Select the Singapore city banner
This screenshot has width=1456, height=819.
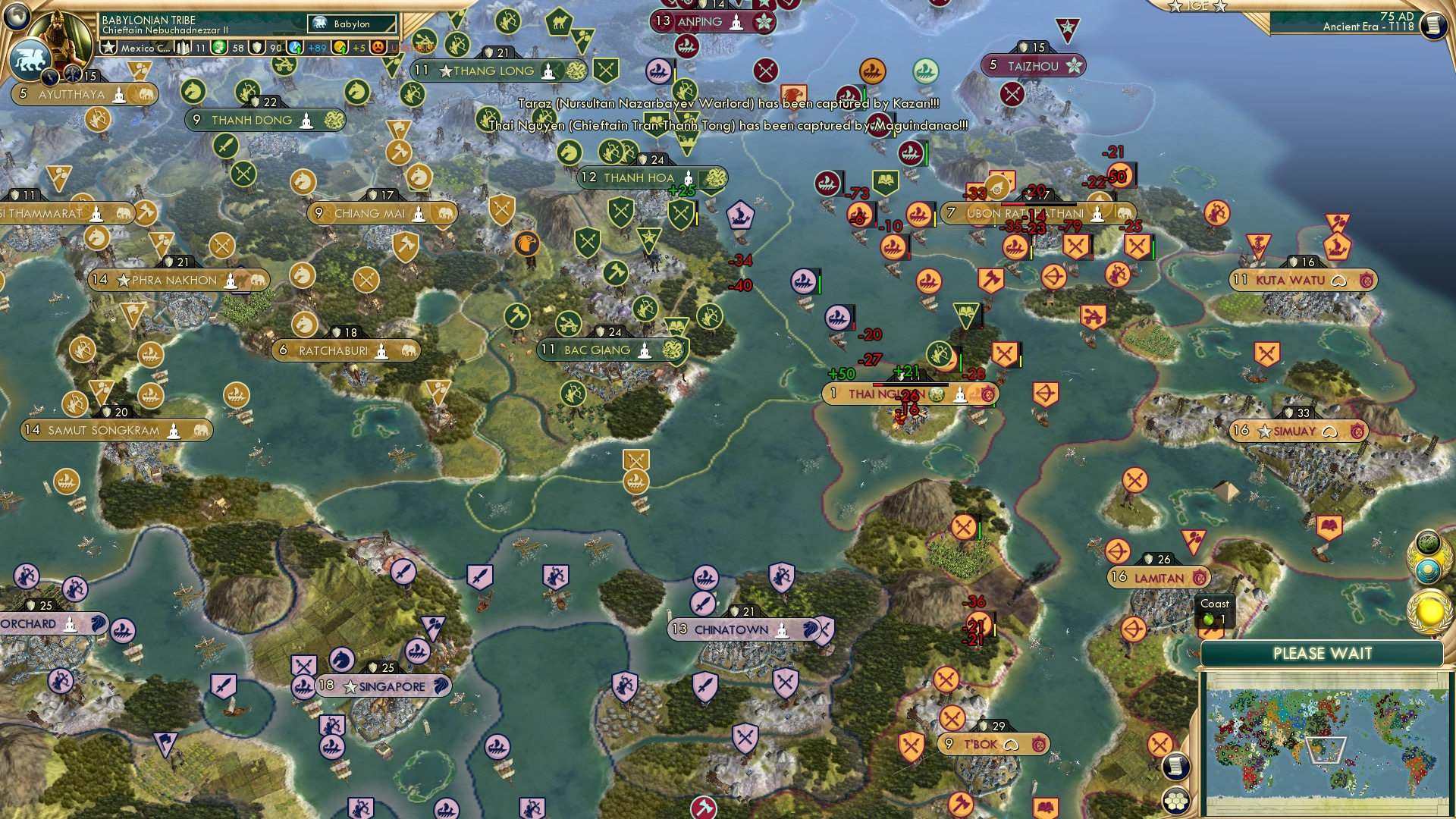(383, 685)
